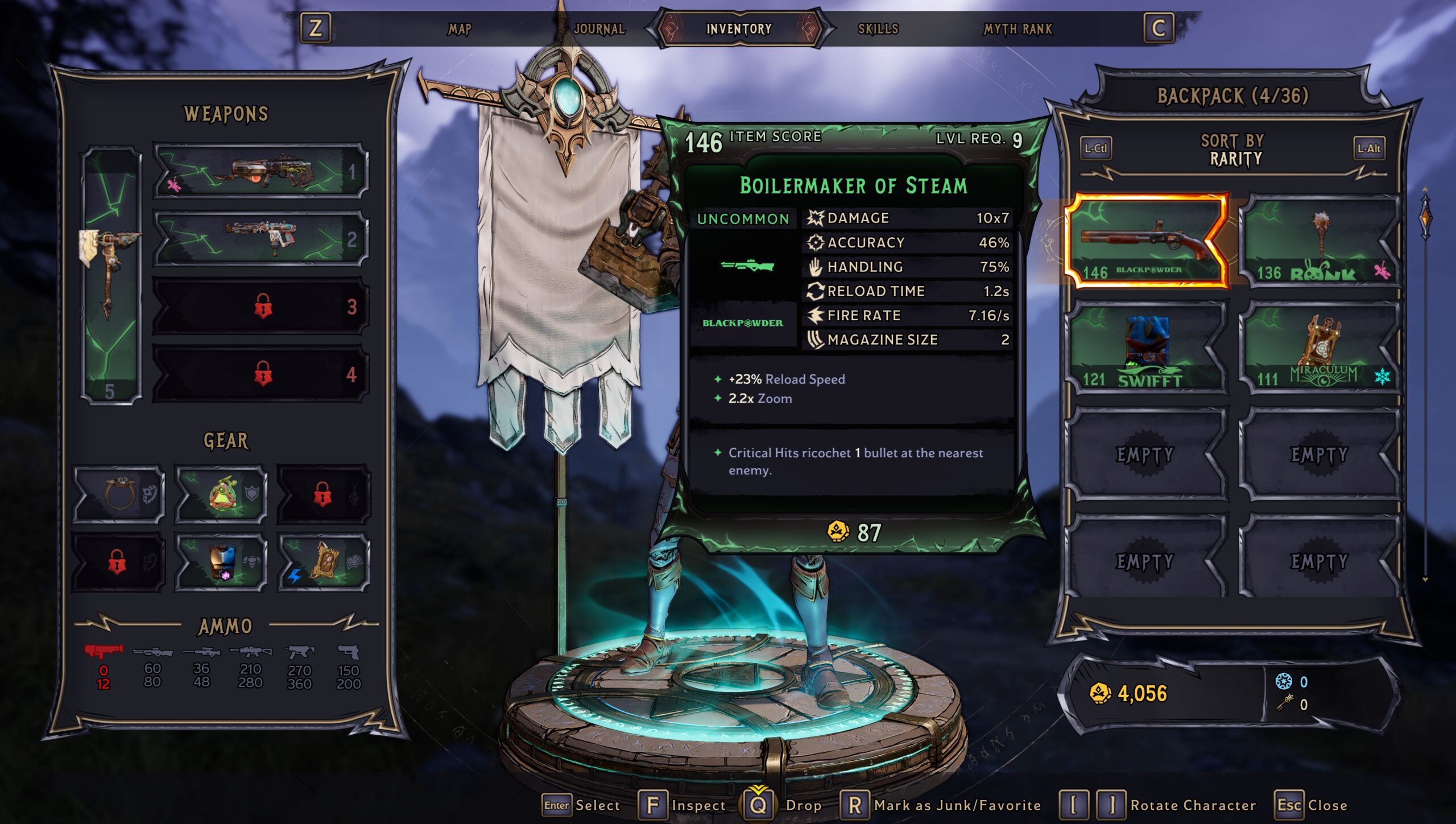Choose equipped weapon slot 2
The height and width of the screenshot is (824, 1456).
pyautogui.click(x=260, y=238)
